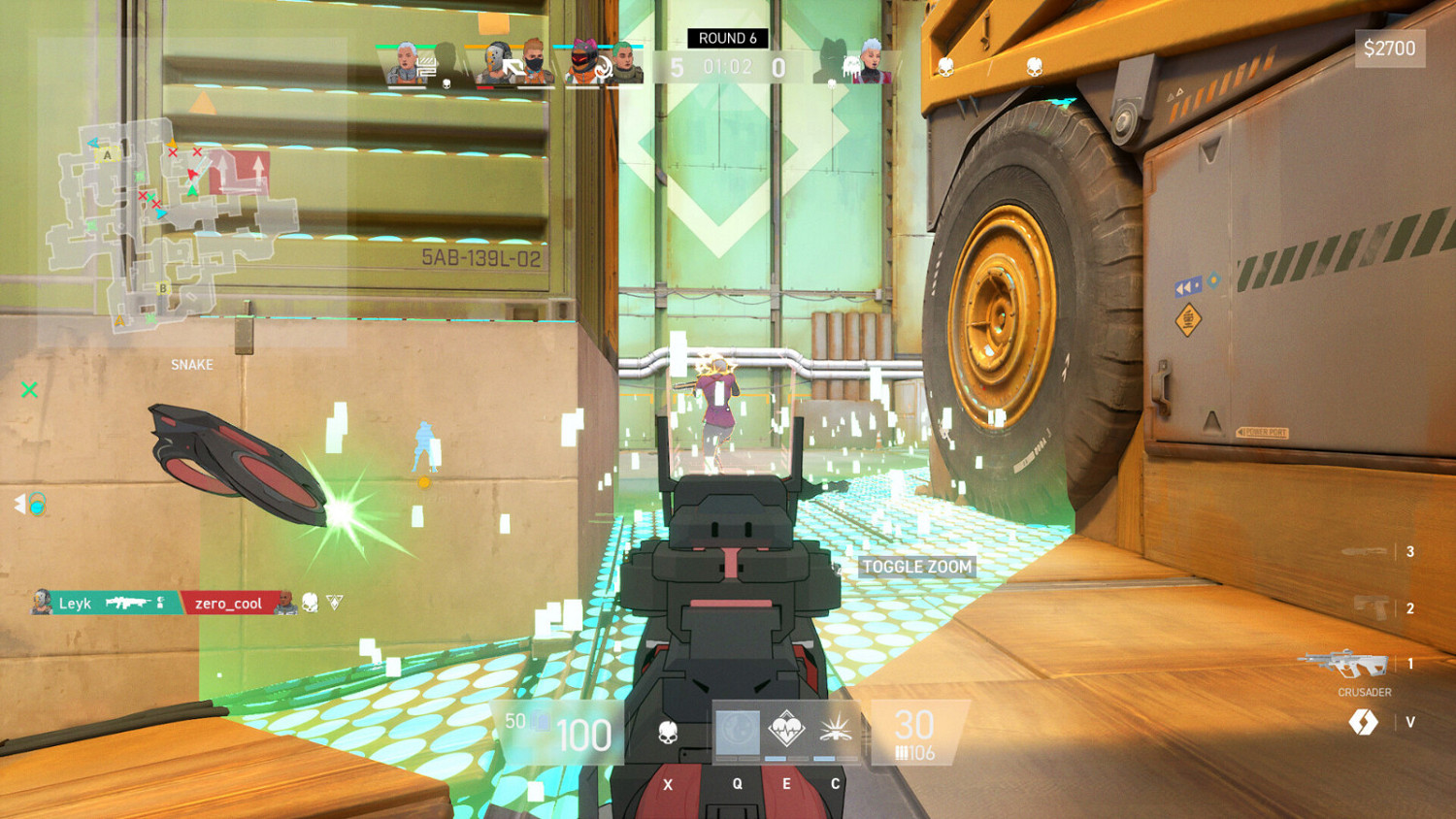This screenshot has height=819, width=1456.
Task: Click the ROUND 6 banner
Action: (726, 37)
